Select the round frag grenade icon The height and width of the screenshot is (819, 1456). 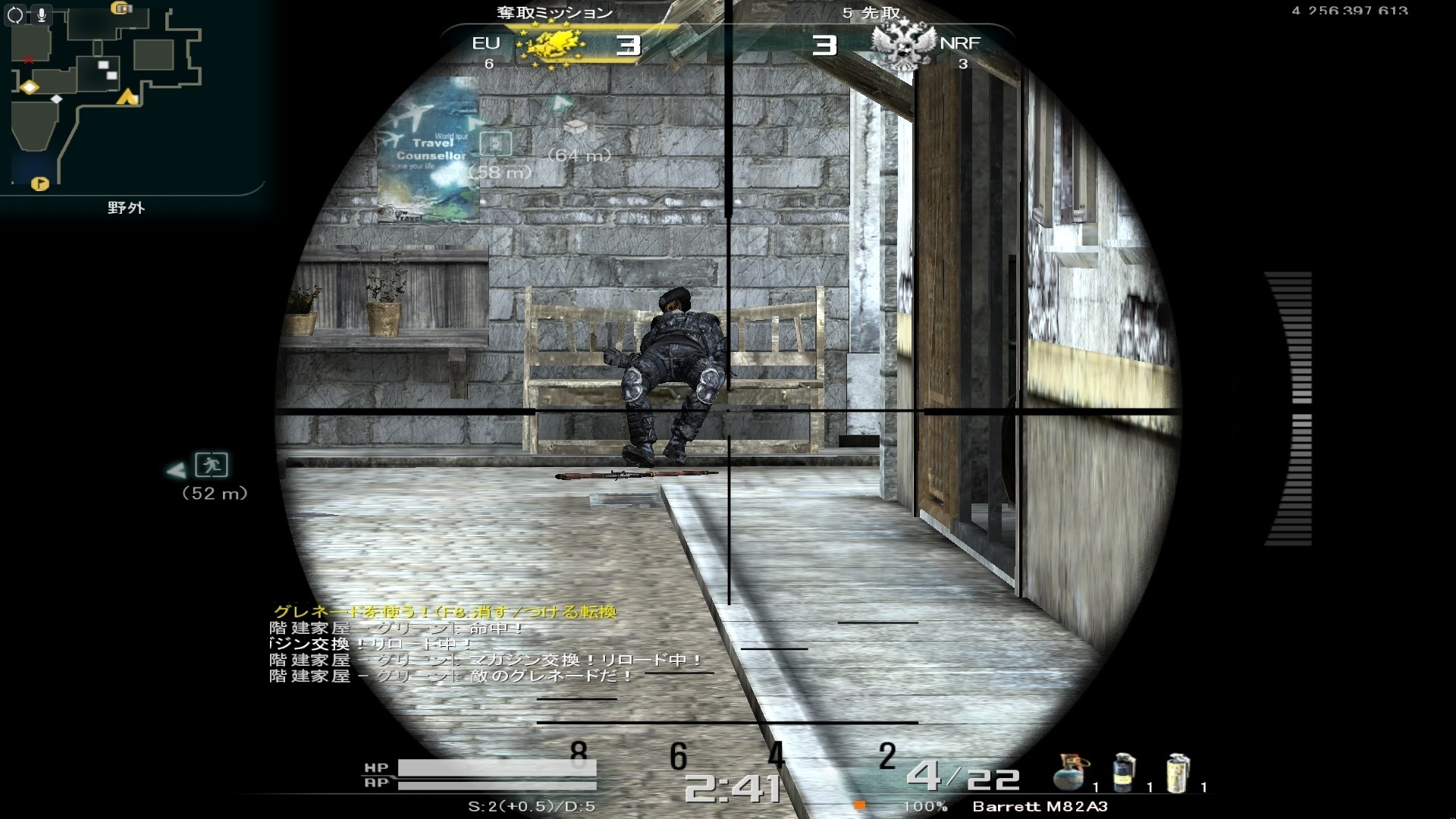1069,772
